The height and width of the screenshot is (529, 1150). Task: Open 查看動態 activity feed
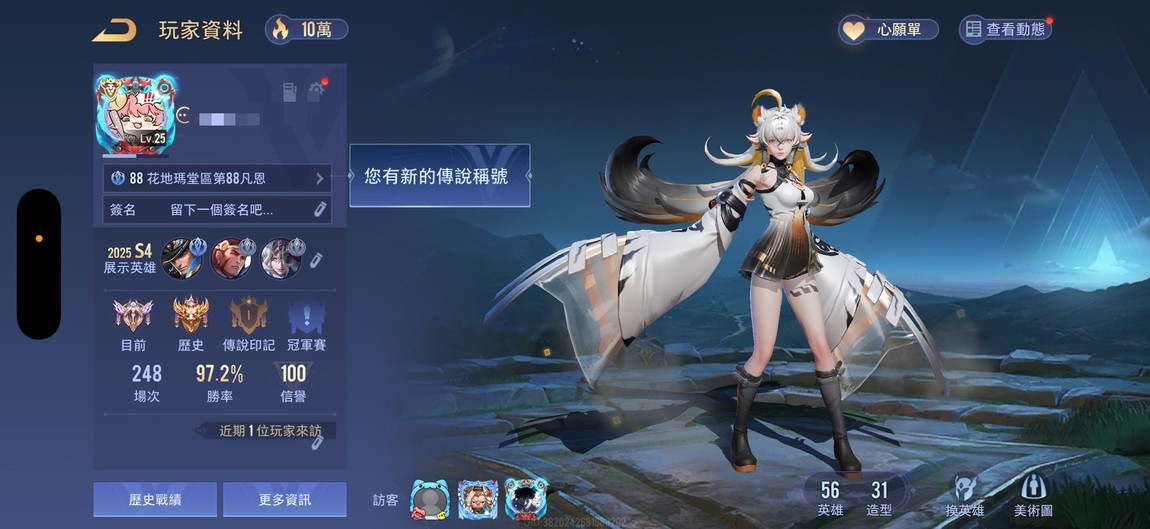click(x=1005, y=30)
